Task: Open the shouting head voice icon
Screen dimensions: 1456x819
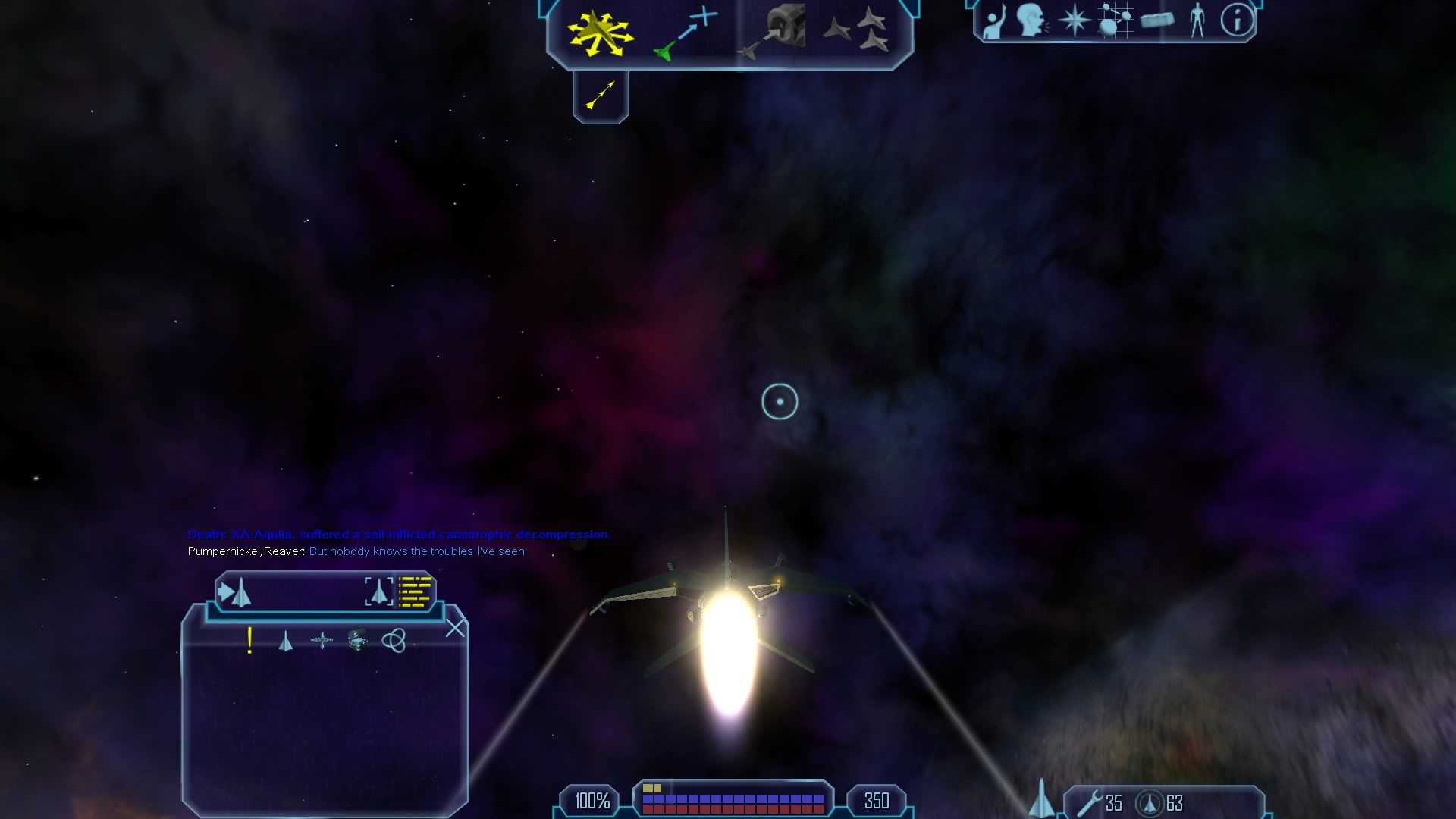Action: (1031, 20)
